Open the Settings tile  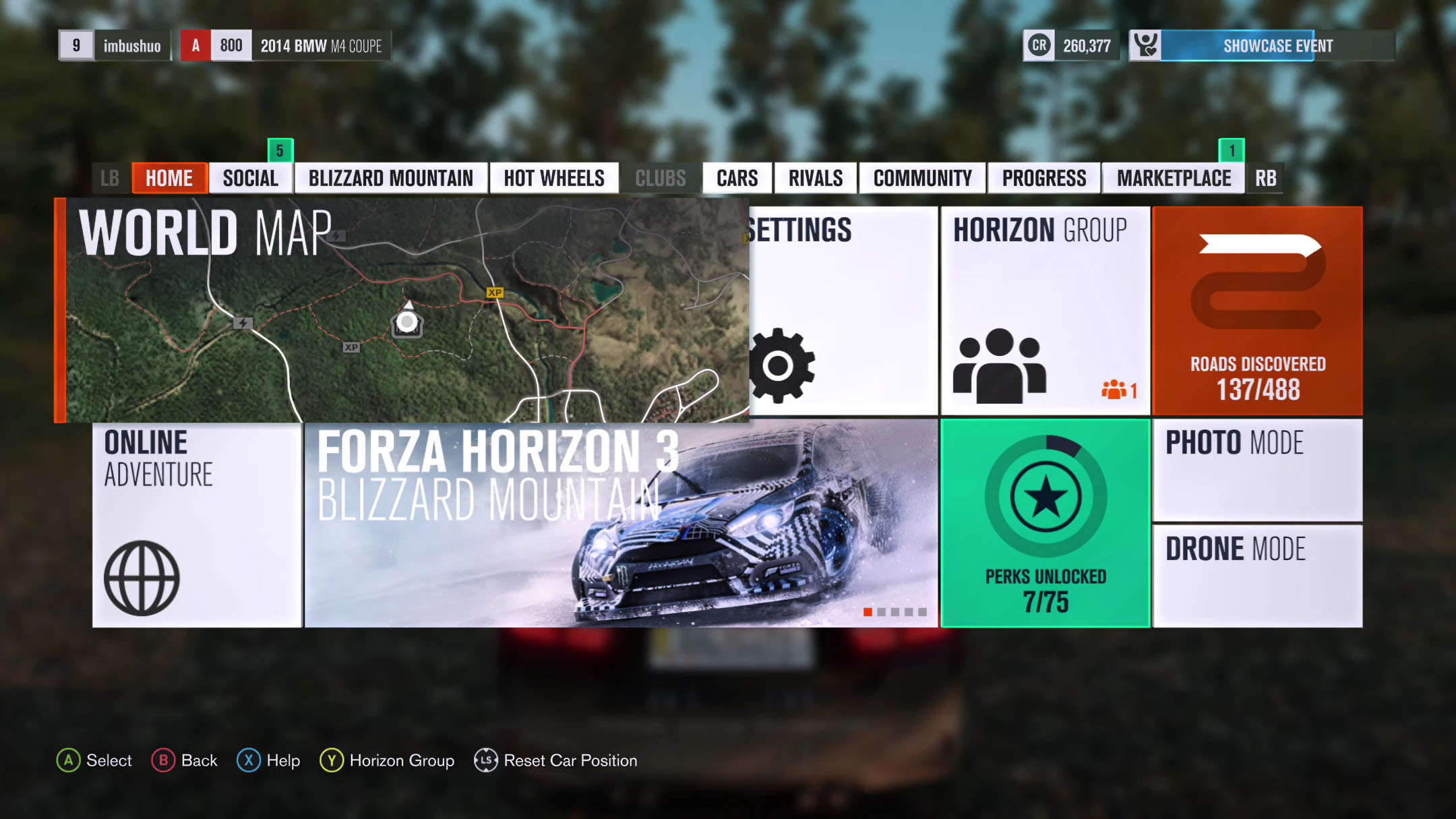(843, 310)
